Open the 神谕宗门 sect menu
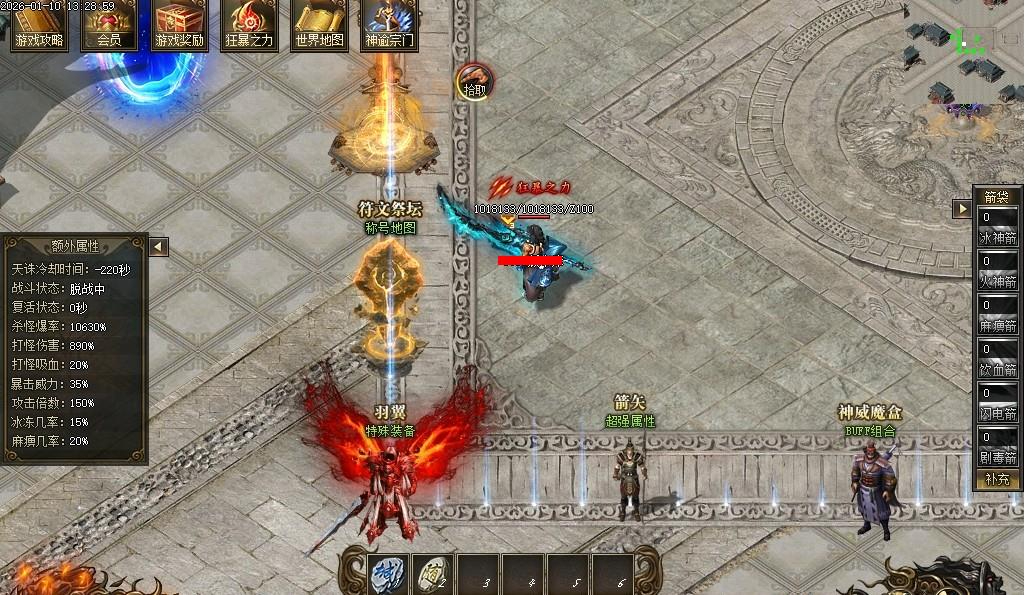The image size is (1028, 595). pos(389,25)
